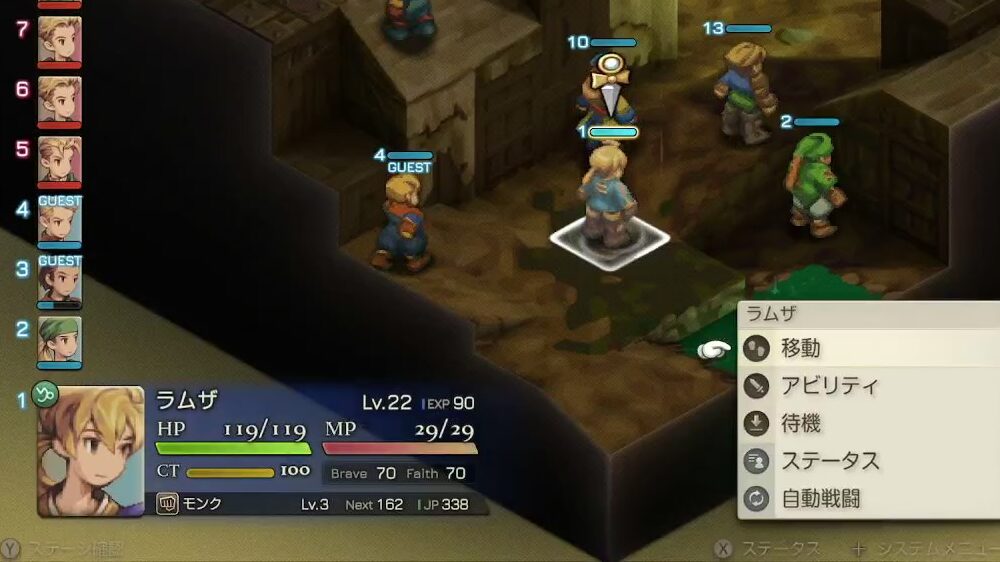Viewport: 1000px width, 562px height.
Task: Click ラムザ's large character portrait
Action: coord(90,450)
